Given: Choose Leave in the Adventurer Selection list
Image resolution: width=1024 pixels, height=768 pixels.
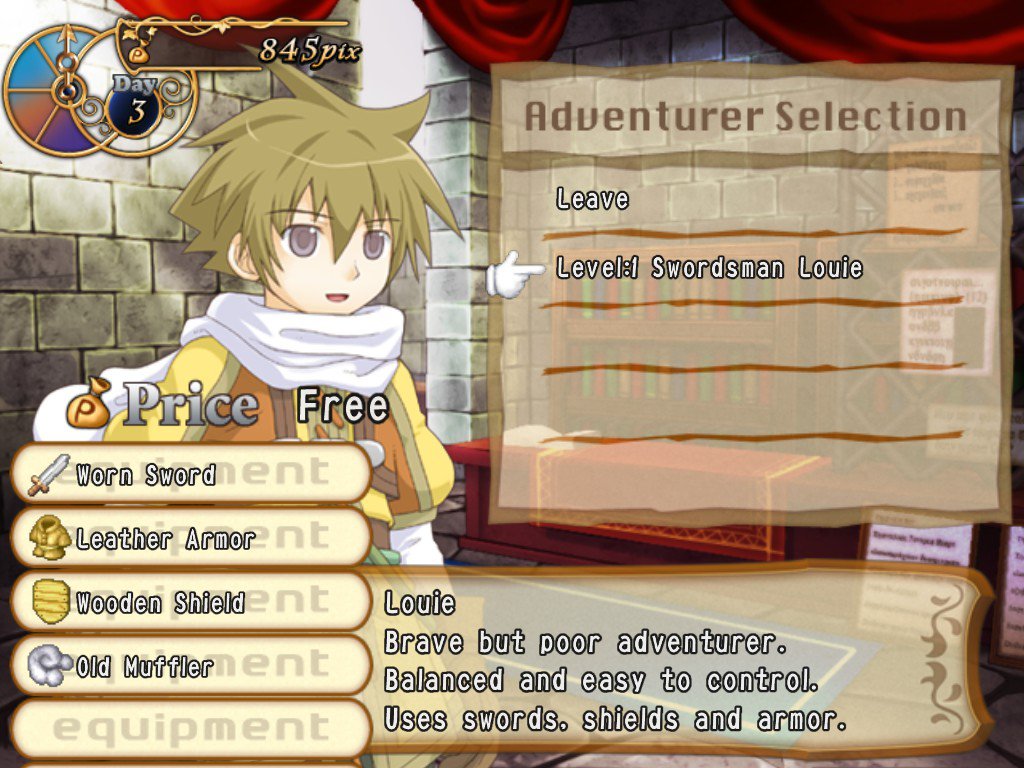Looking at the screenshot, I should (593, 199).
